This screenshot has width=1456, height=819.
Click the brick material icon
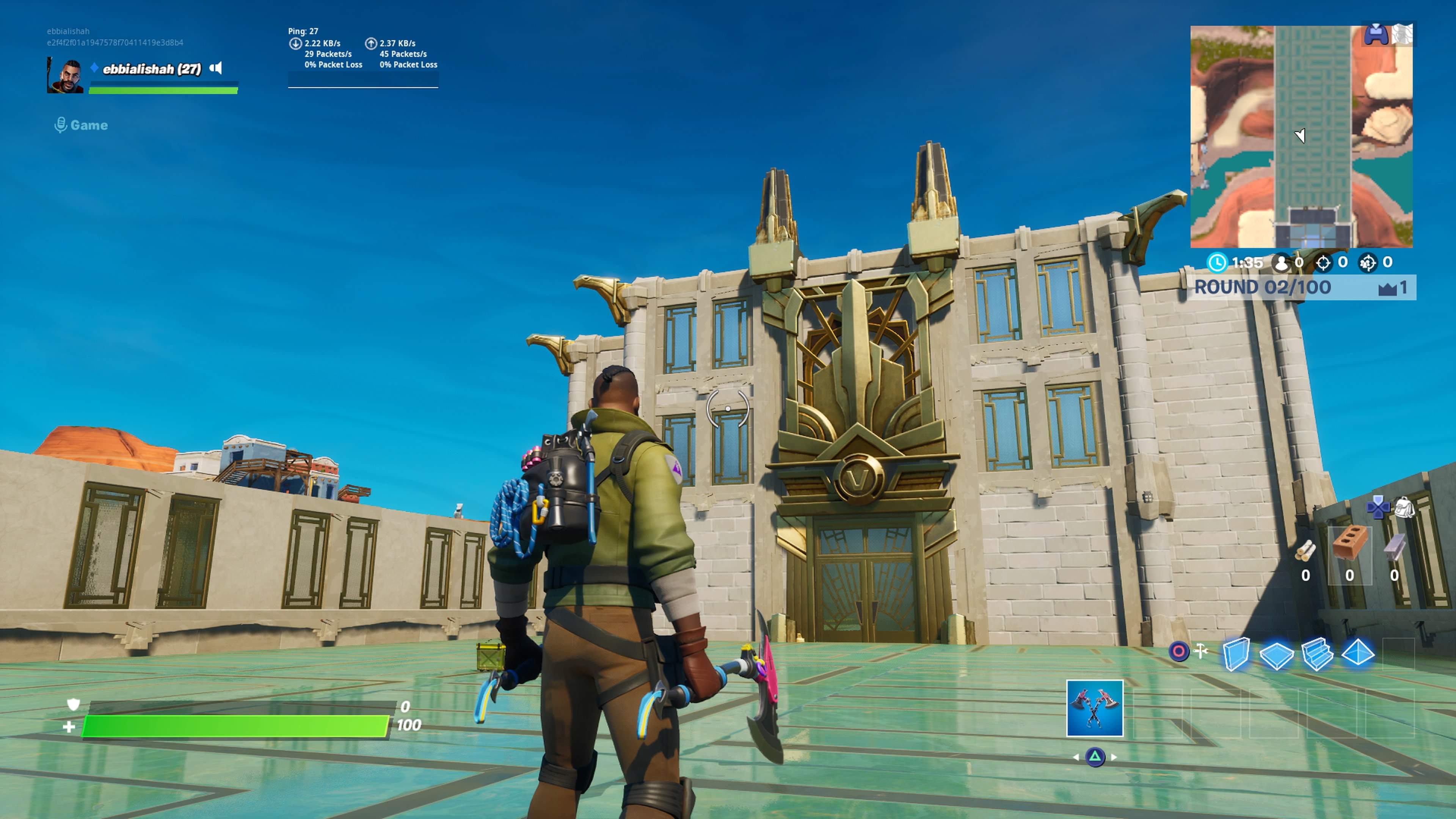1350,543
